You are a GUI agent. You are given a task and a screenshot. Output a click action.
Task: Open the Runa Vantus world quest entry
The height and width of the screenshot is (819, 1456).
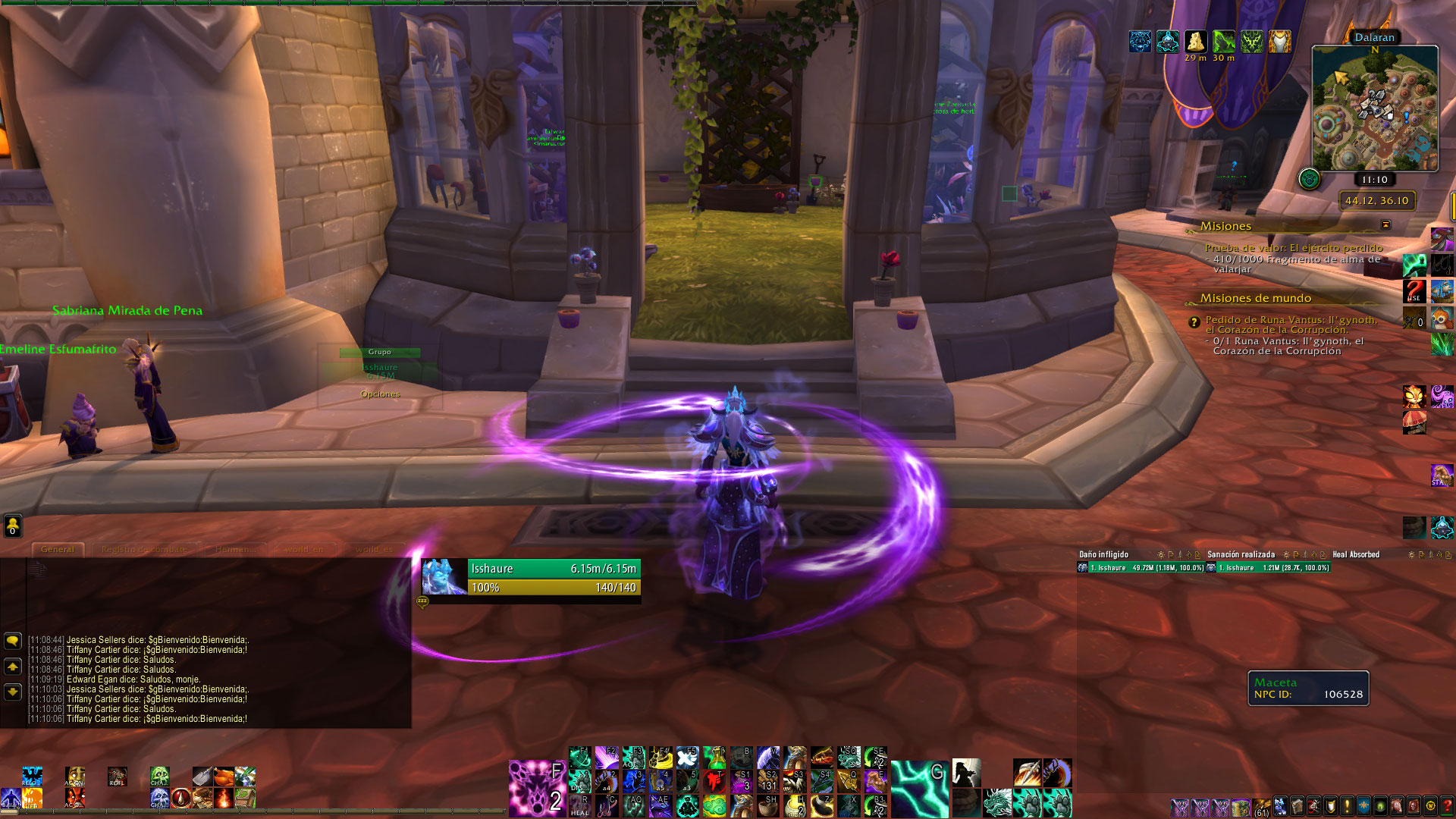pyautogui.click(x=1291, y=325)
